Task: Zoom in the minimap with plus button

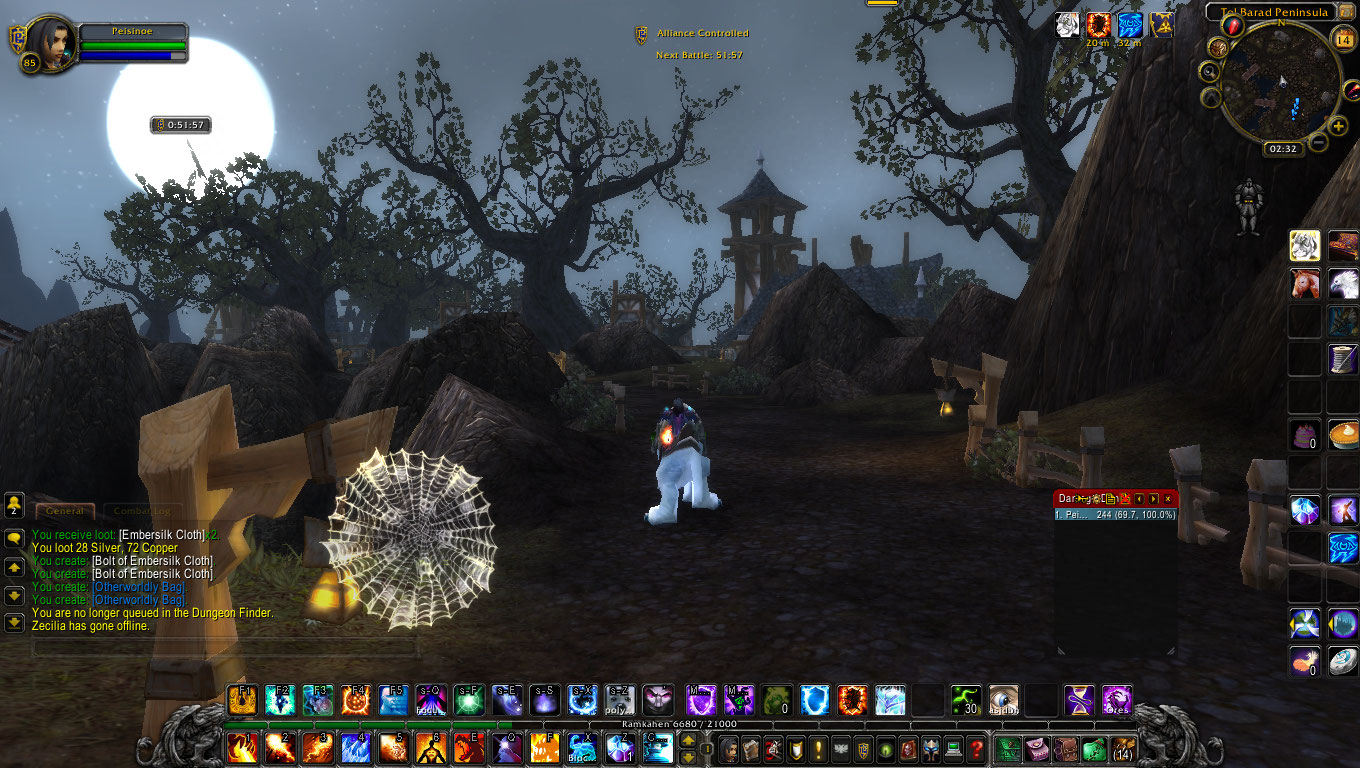Action: 1339,126
